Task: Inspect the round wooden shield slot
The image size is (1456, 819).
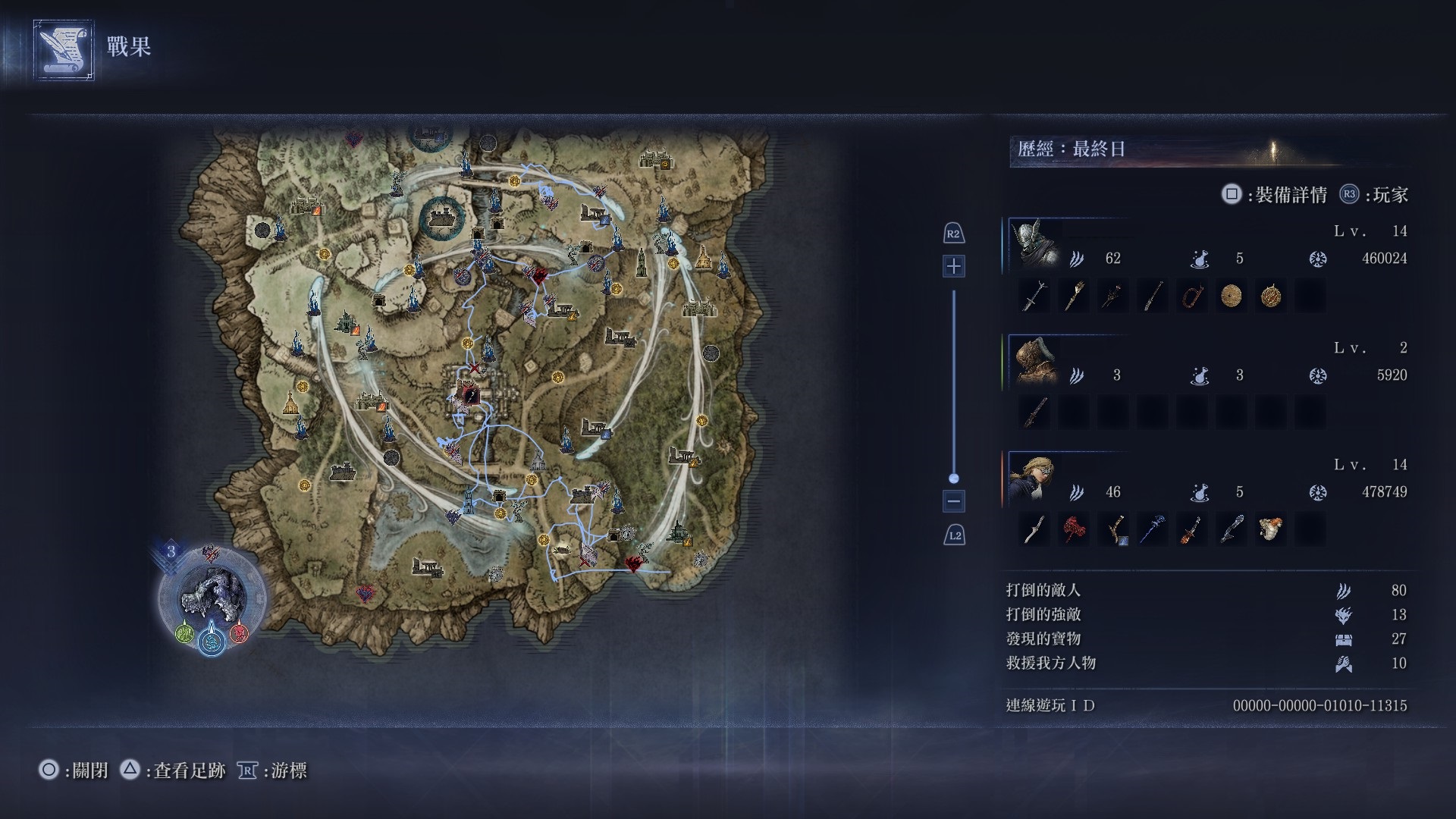Action: [x=1231, y=296]
